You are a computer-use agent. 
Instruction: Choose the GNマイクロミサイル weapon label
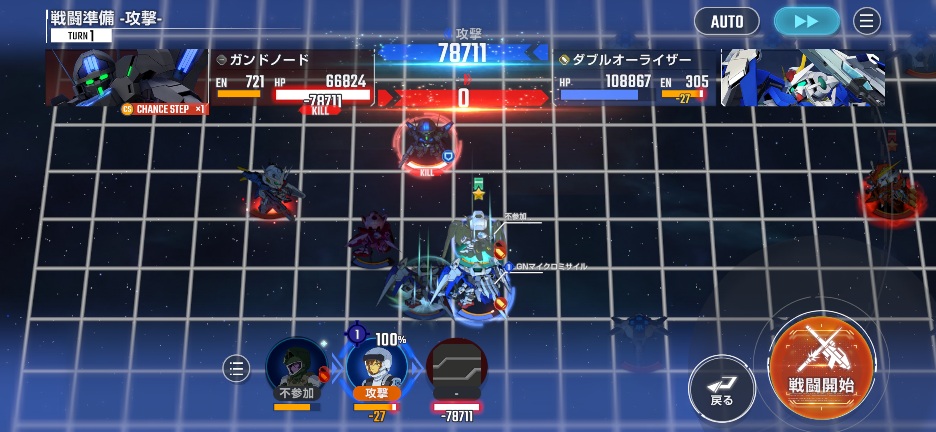point(551,267)
